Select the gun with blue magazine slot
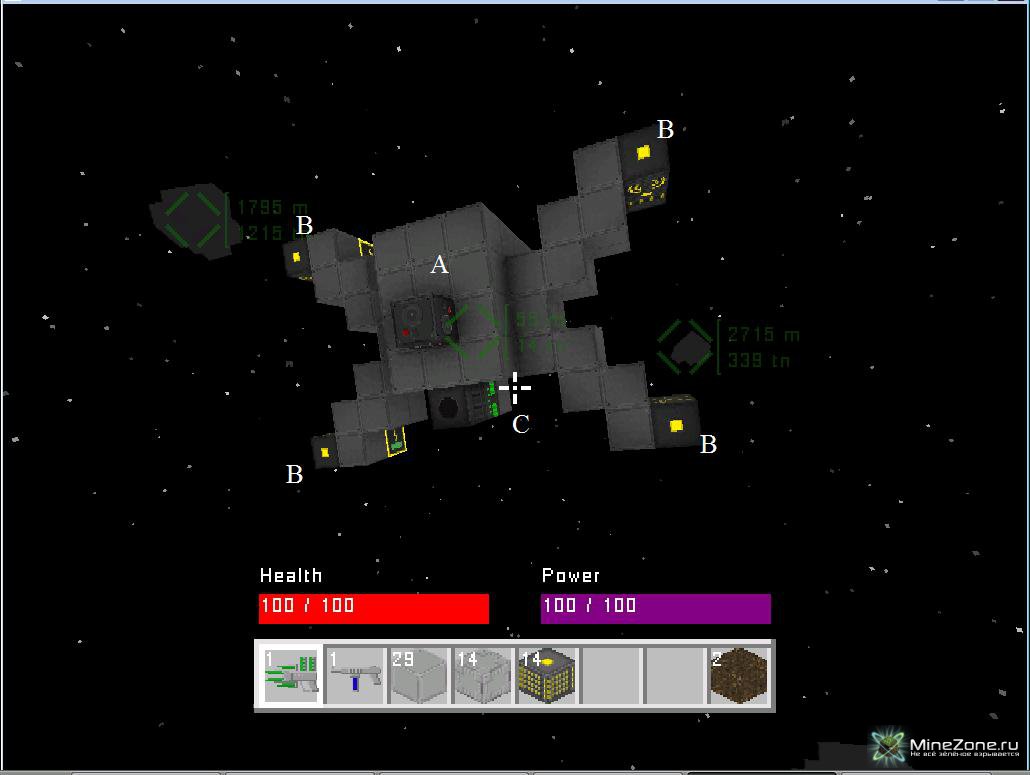Screen dimensions: 1030x775 355,675
